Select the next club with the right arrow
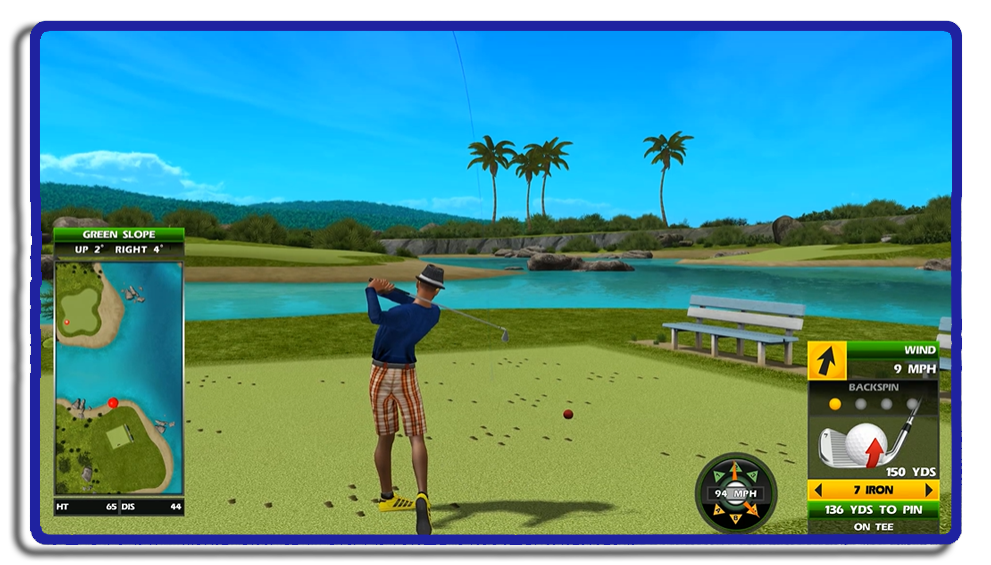 (930, 490)
